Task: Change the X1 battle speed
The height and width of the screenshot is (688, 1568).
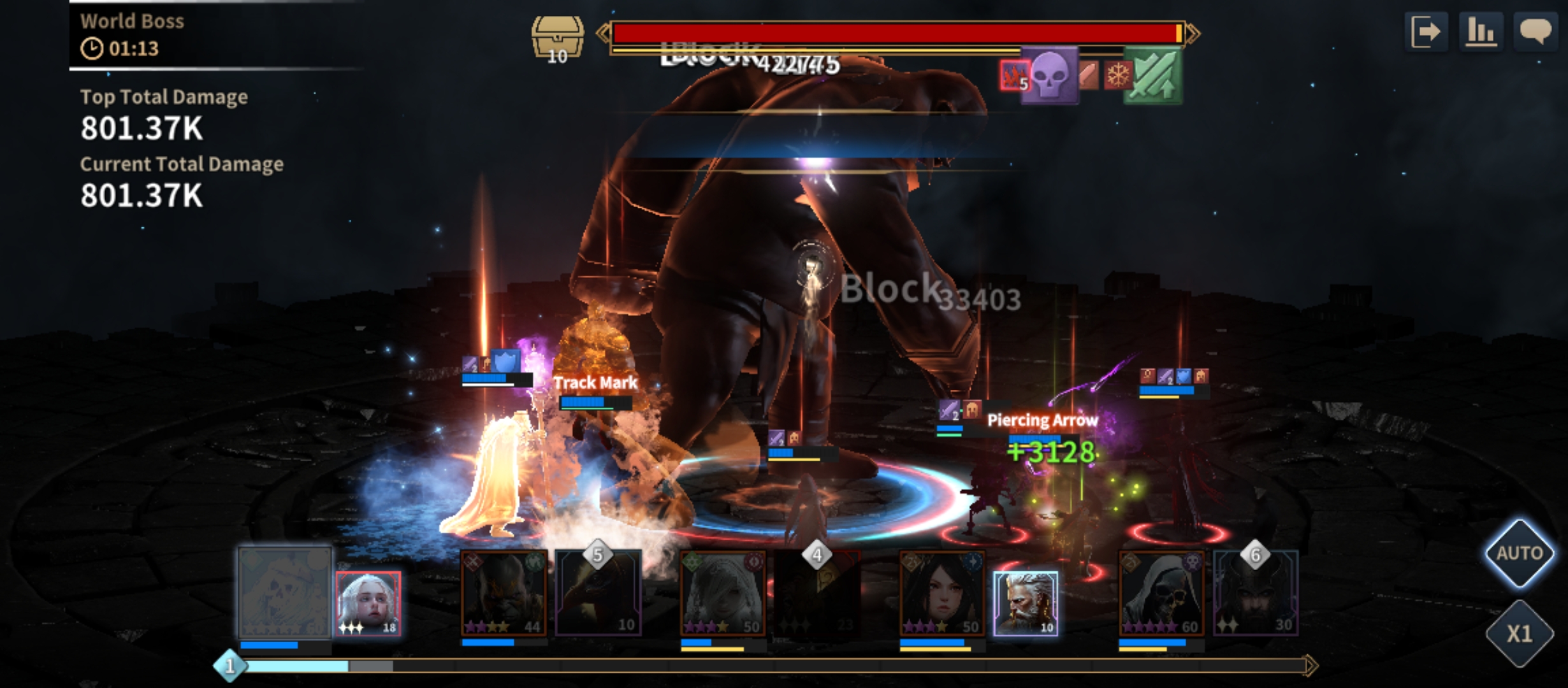Action: (1520, 633)
